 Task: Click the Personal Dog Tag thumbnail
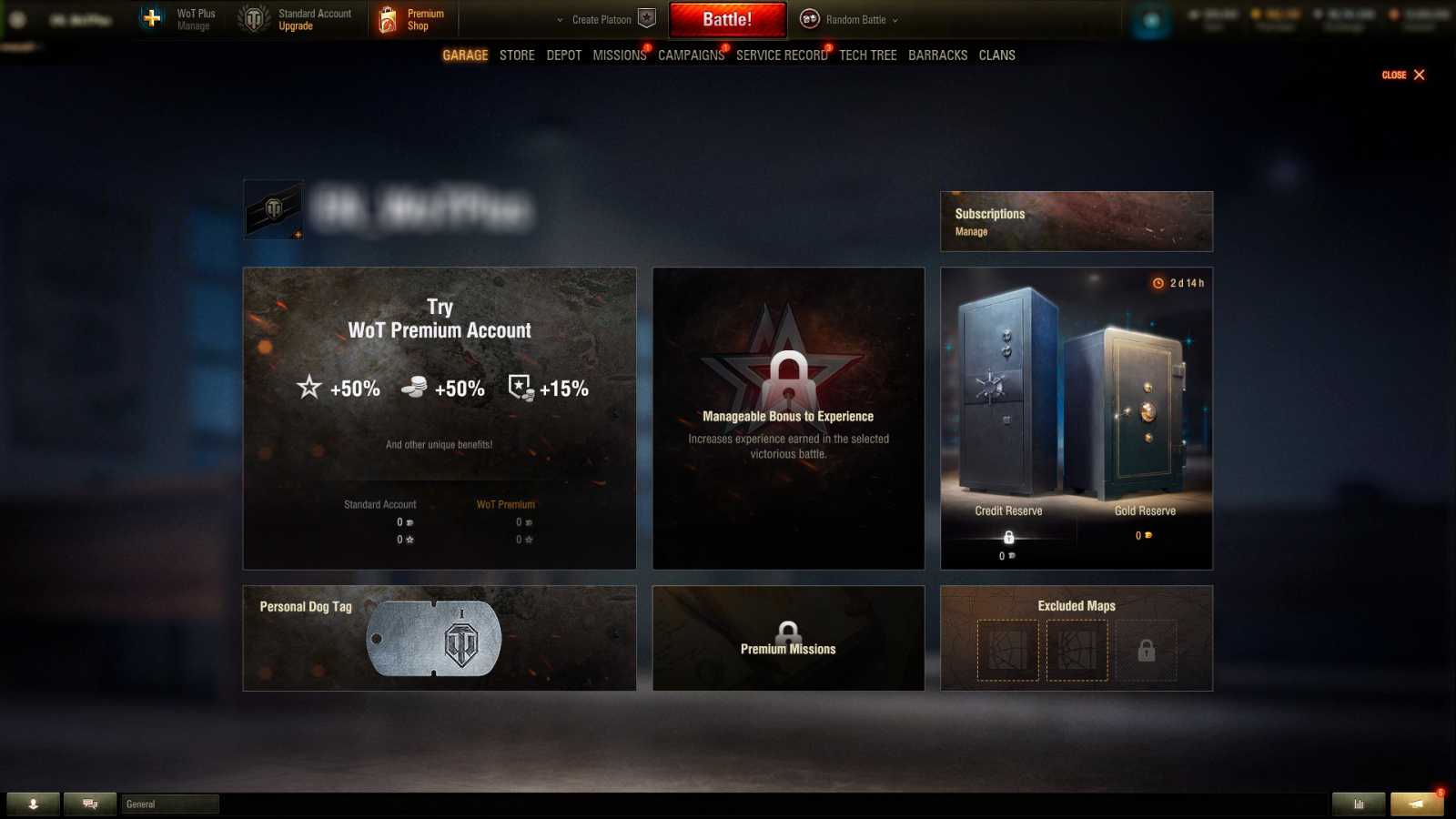(x=434, y=638)
